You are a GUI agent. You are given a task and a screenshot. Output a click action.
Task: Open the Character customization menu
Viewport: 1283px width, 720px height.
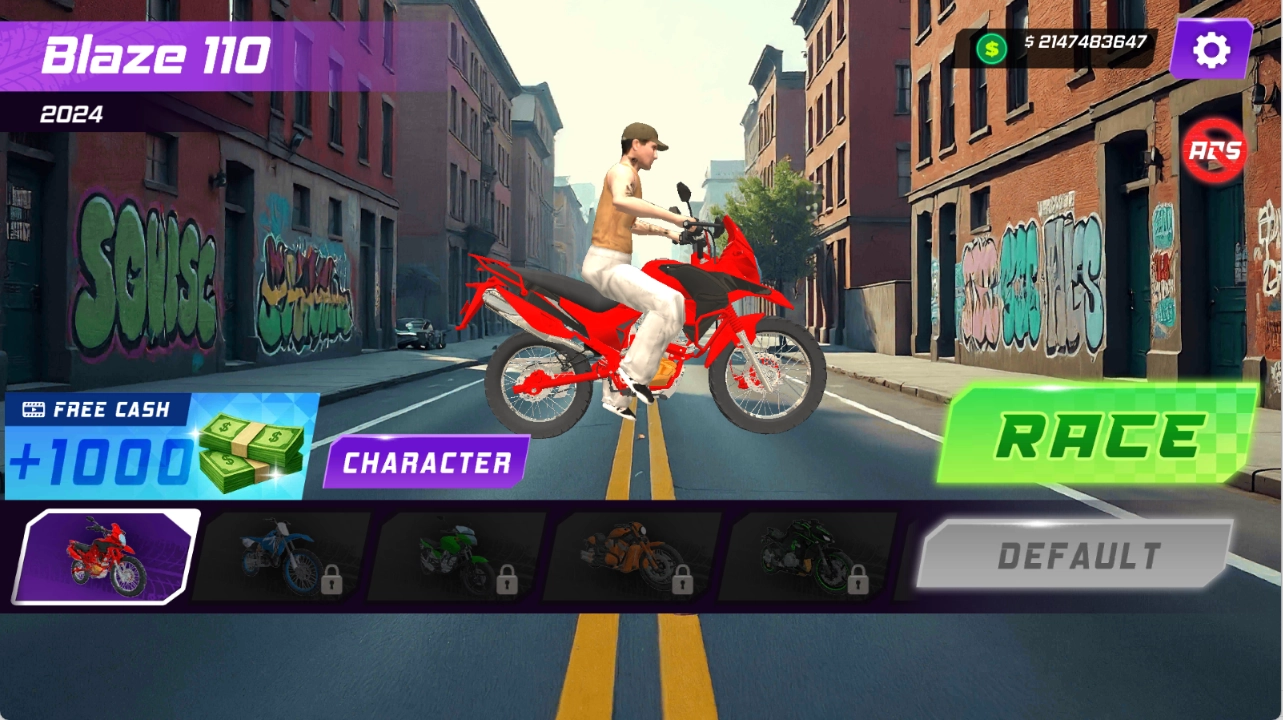tap(426, 462)
